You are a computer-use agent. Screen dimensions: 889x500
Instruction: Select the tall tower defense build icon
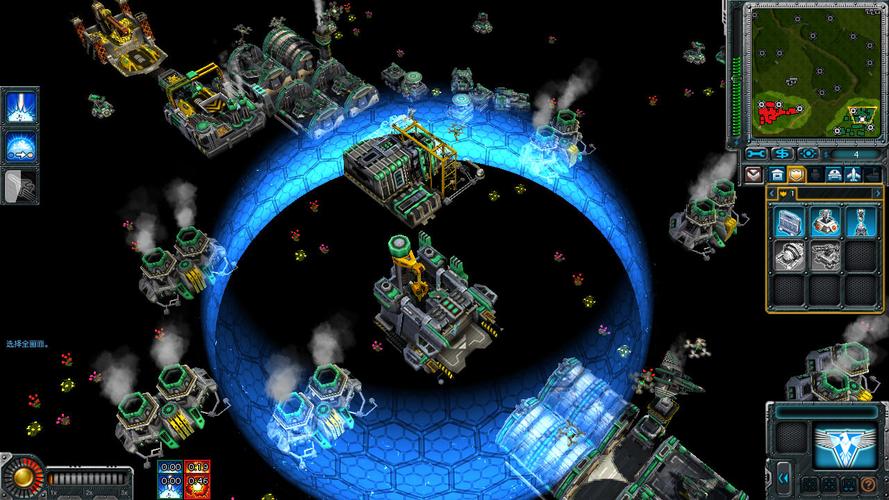(x=860, y=221)
